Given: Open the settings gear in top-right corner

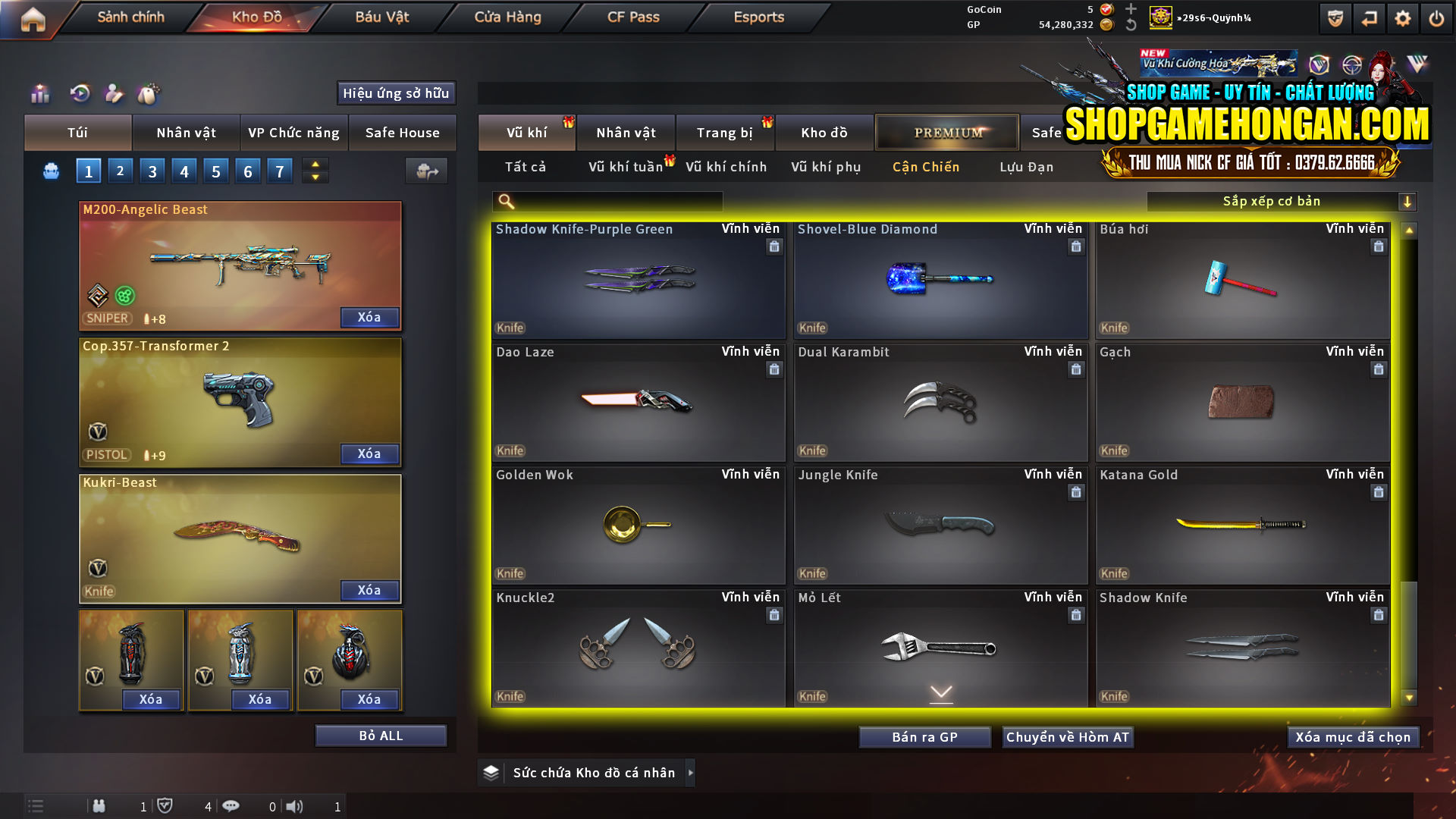Looking at the screenshot, I should coord(1404,17).
